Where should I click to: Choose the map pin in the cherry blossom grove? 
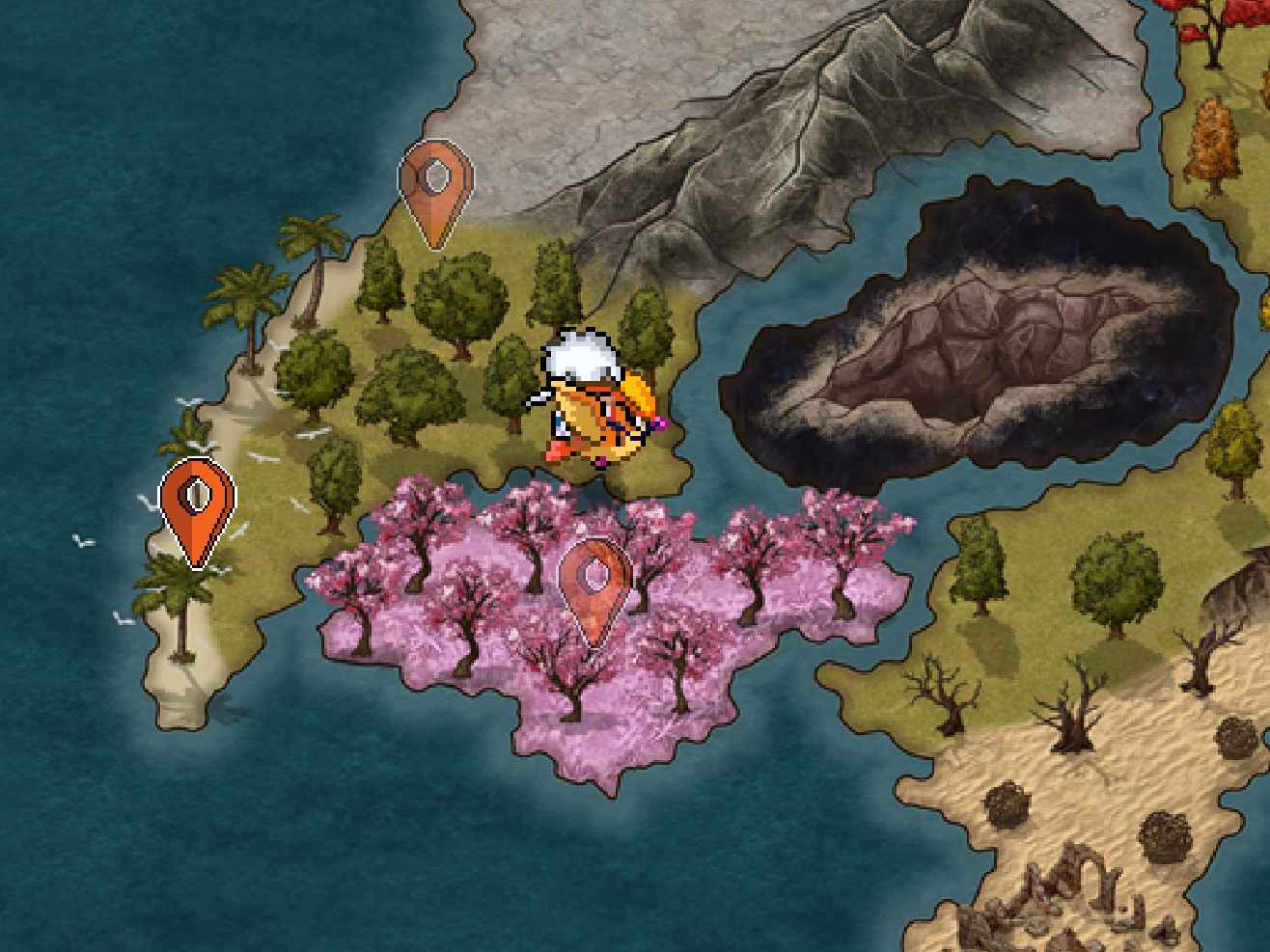[595, 587]
